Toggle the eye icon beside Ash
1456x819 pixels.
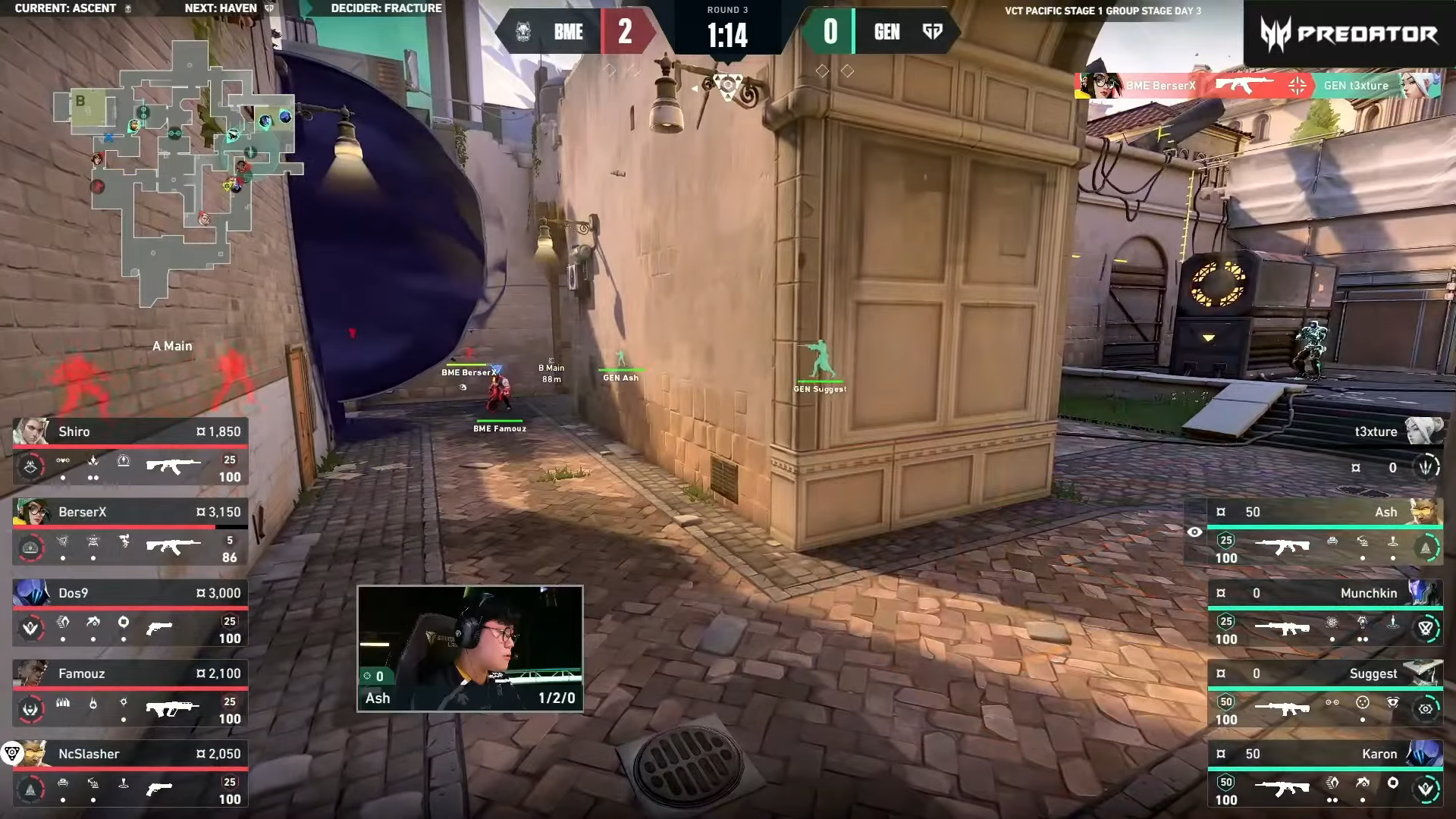click(1194, 532)
